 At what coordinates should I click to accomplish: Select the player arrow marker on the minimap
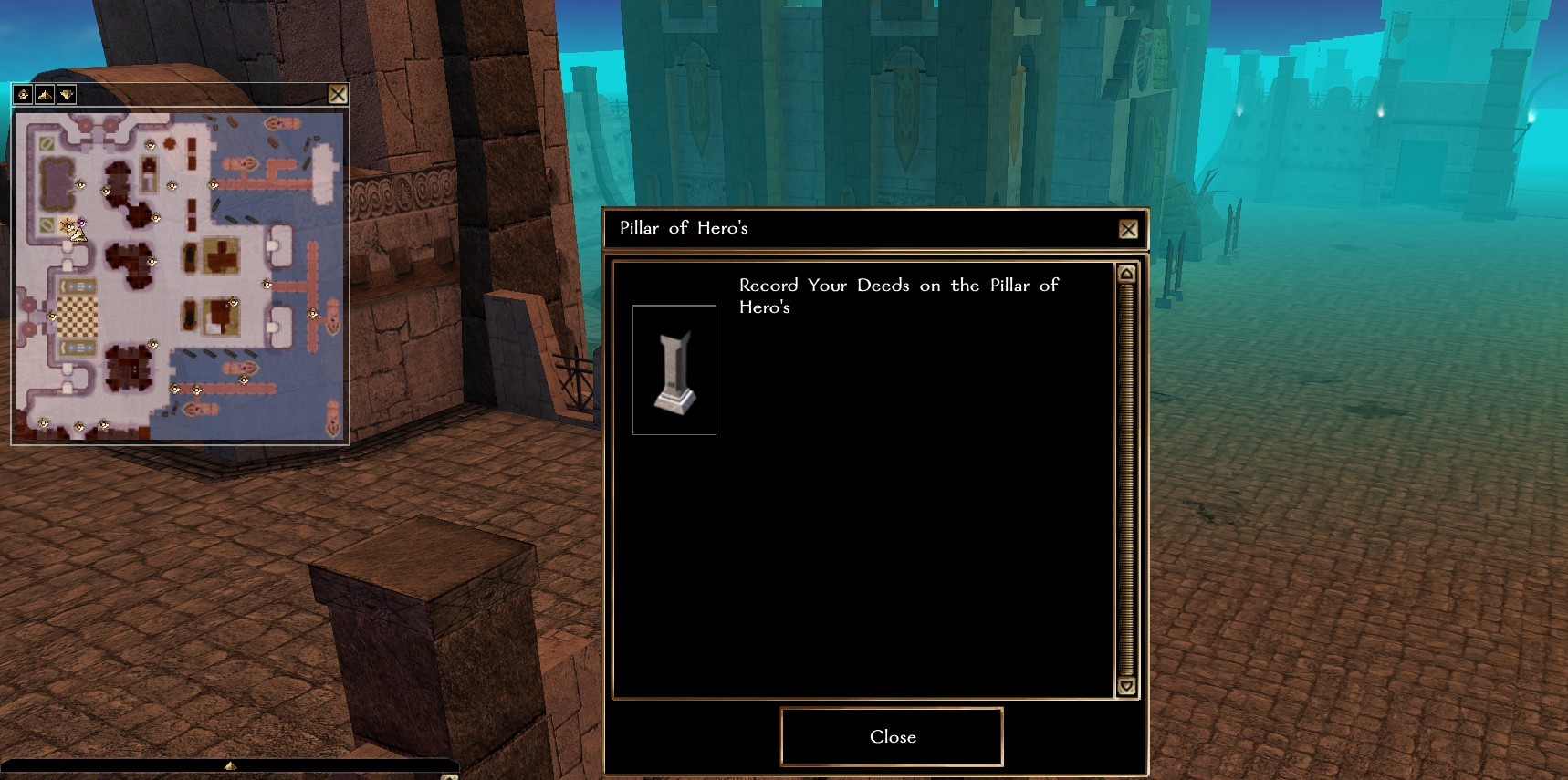pos(78,235)
